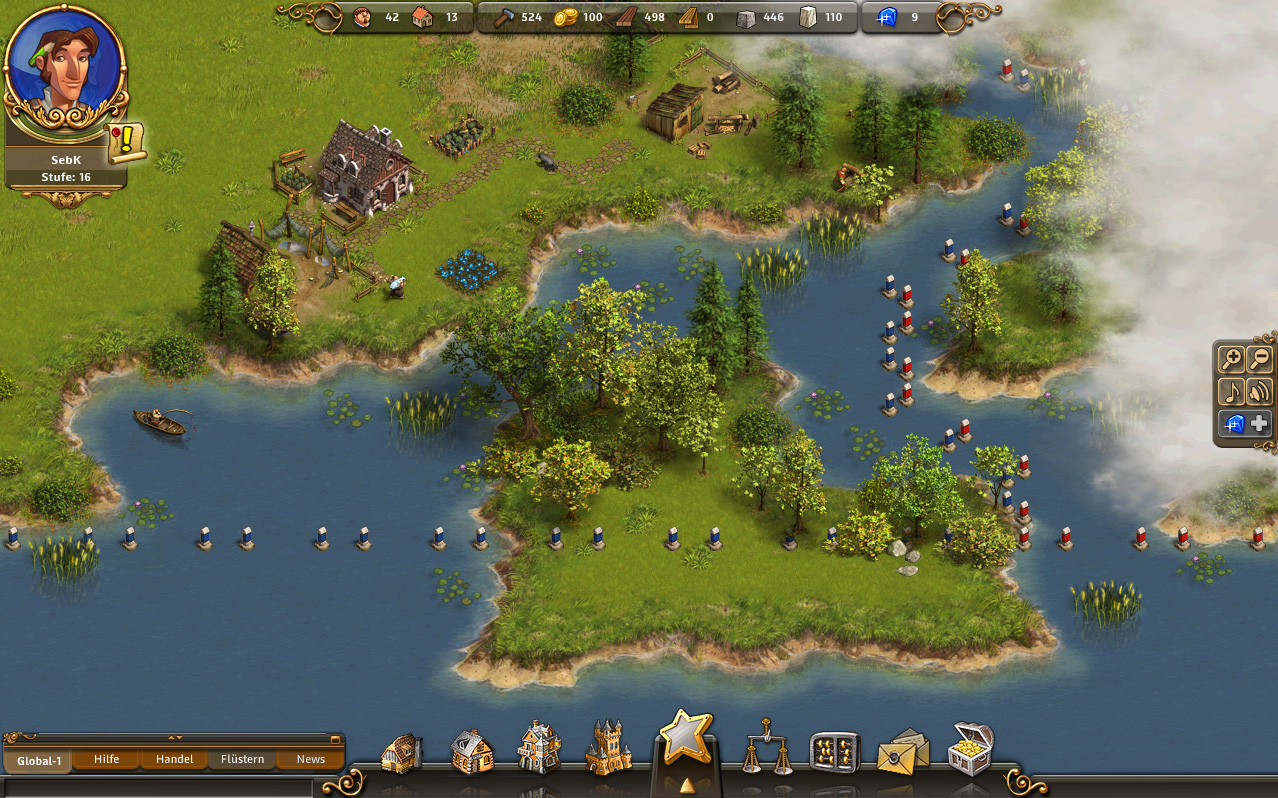The height and width of the screenshot is (798, 1278).
Task: Open the Flüstern chat tab
Action: pos(243,759)
